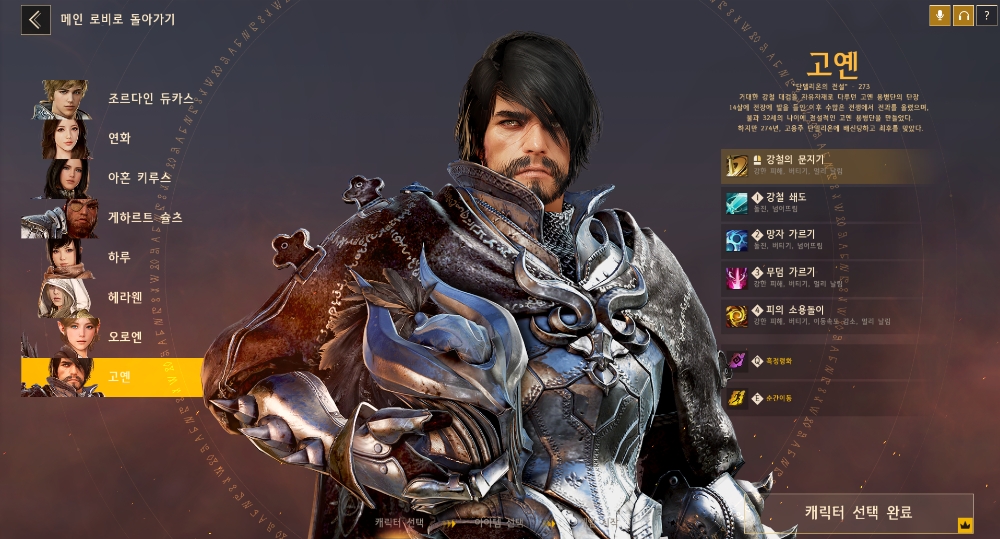
Task: Choose character 연화 from the list
Action: [112, 138]
